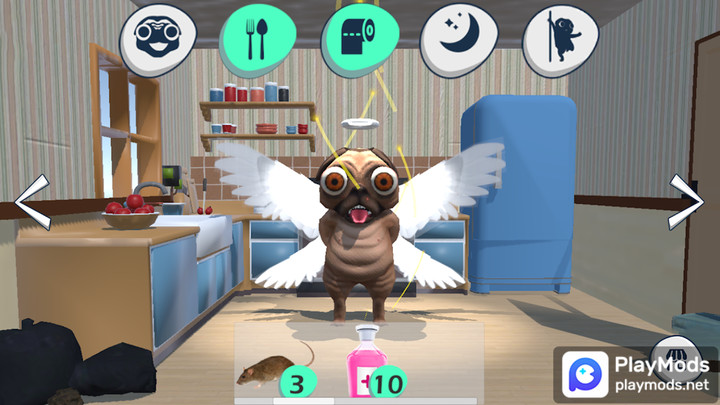The height and width of the screenshot is (405, 720).
Task: Activate the crescent moon sleep icon
Action: point(457,38)
